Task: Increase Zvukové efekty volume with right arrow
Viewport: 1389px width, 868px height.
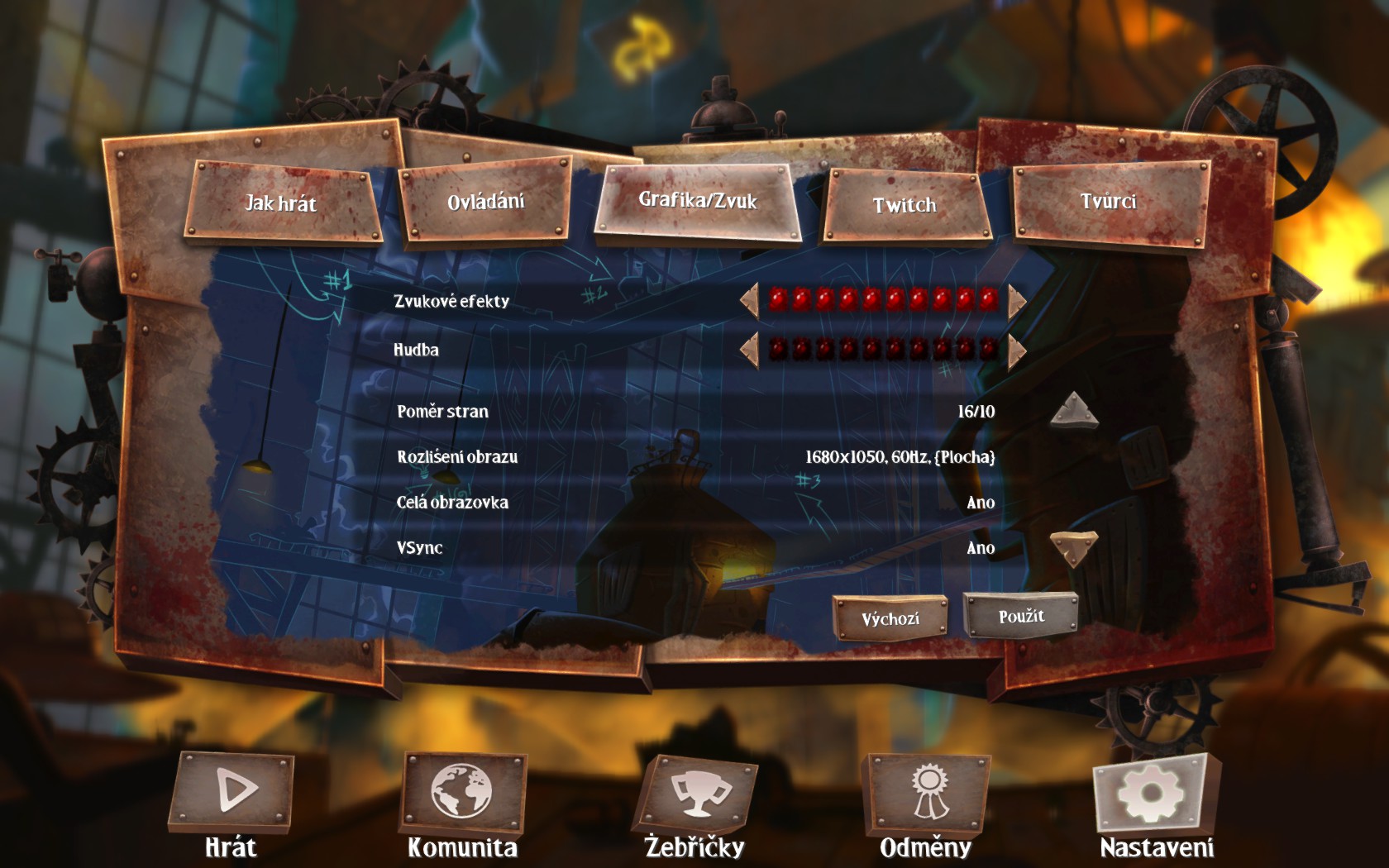Action: pos(1016,301)
